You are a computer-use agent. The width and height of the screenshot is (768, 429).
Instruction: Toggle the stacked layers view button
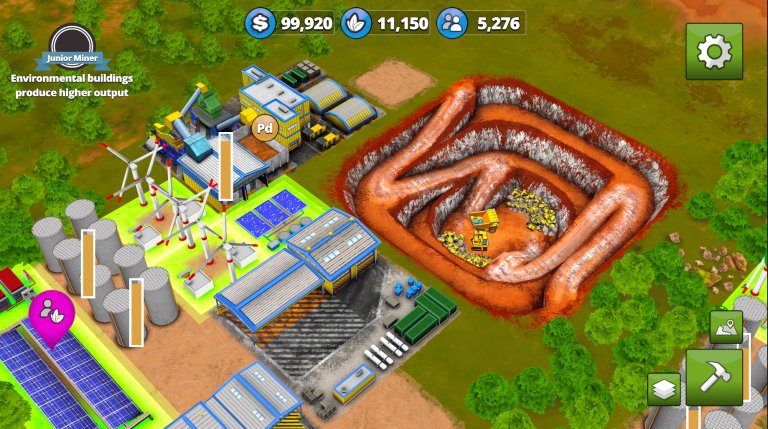tap(663, 388)
